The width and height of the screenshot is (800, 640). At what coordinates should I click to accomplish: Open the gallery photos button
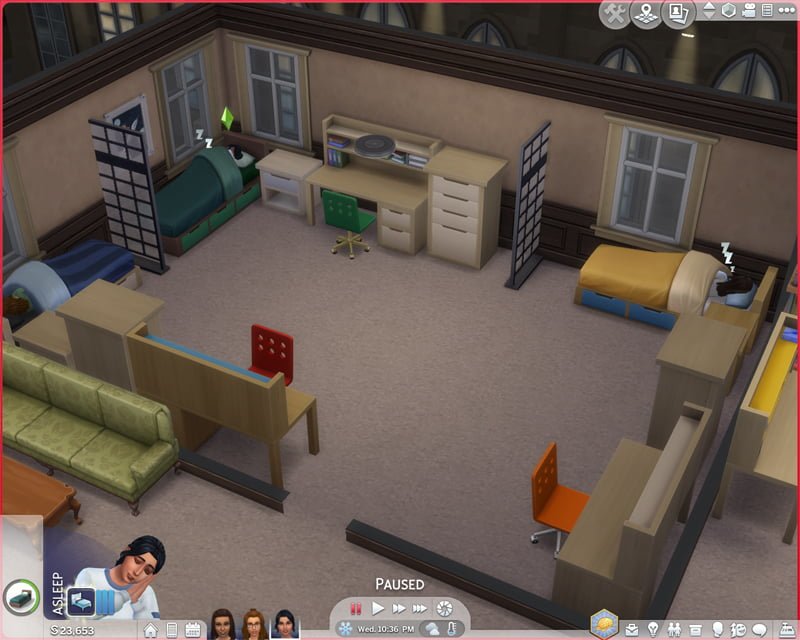(680, 12)
